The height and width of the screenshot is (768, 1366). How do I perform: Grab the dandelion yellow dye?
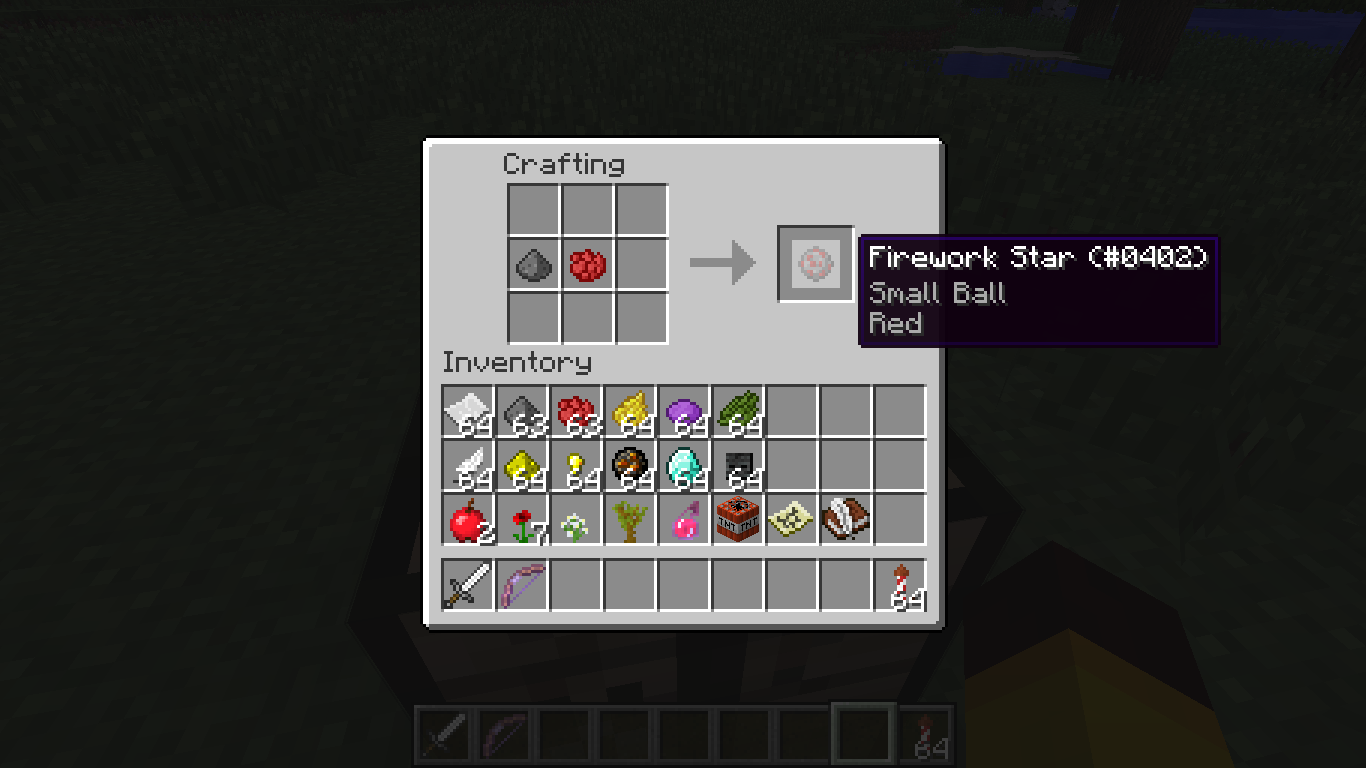[629, 410]
